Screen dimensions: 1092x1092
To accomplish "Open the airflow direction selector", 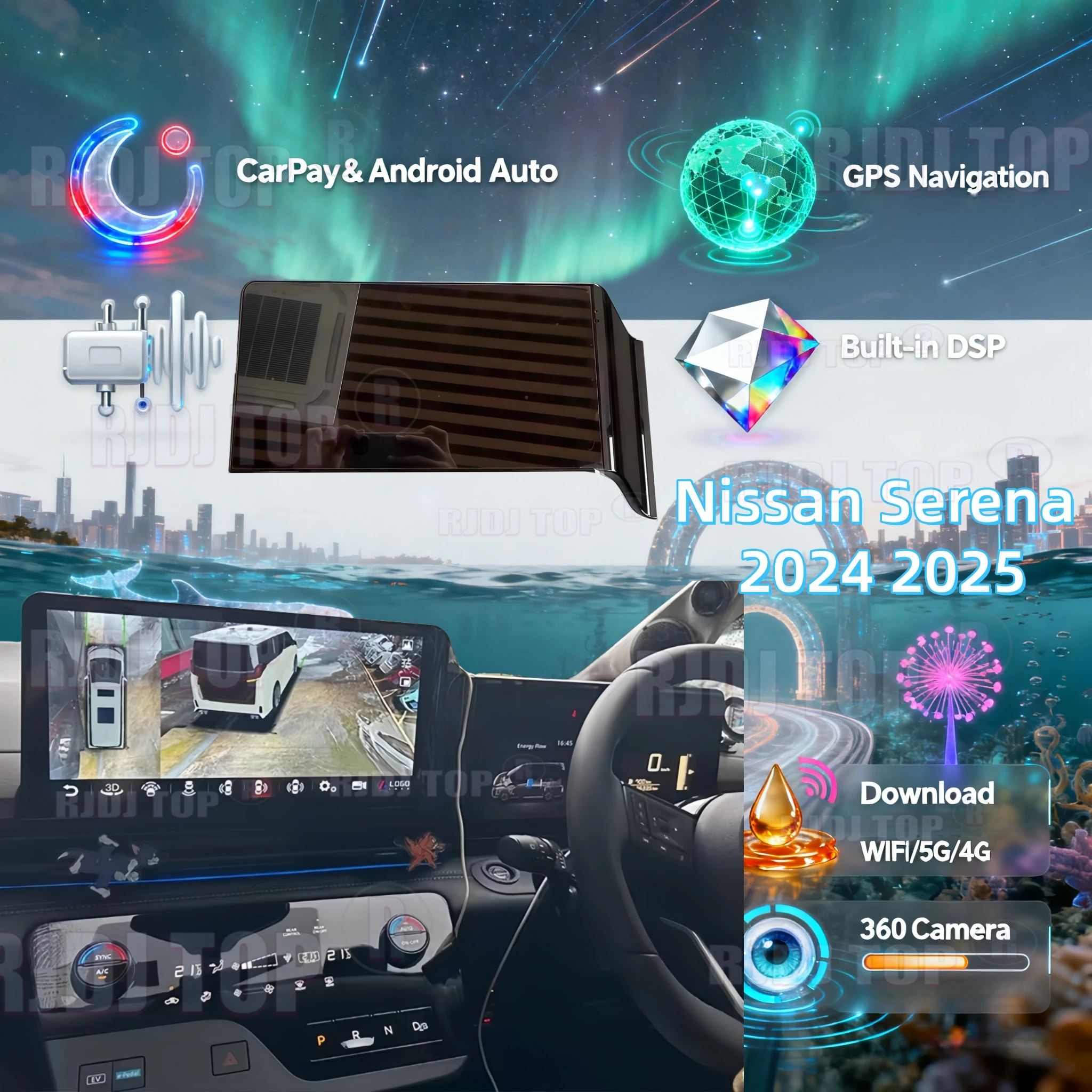I will [218, 967].
